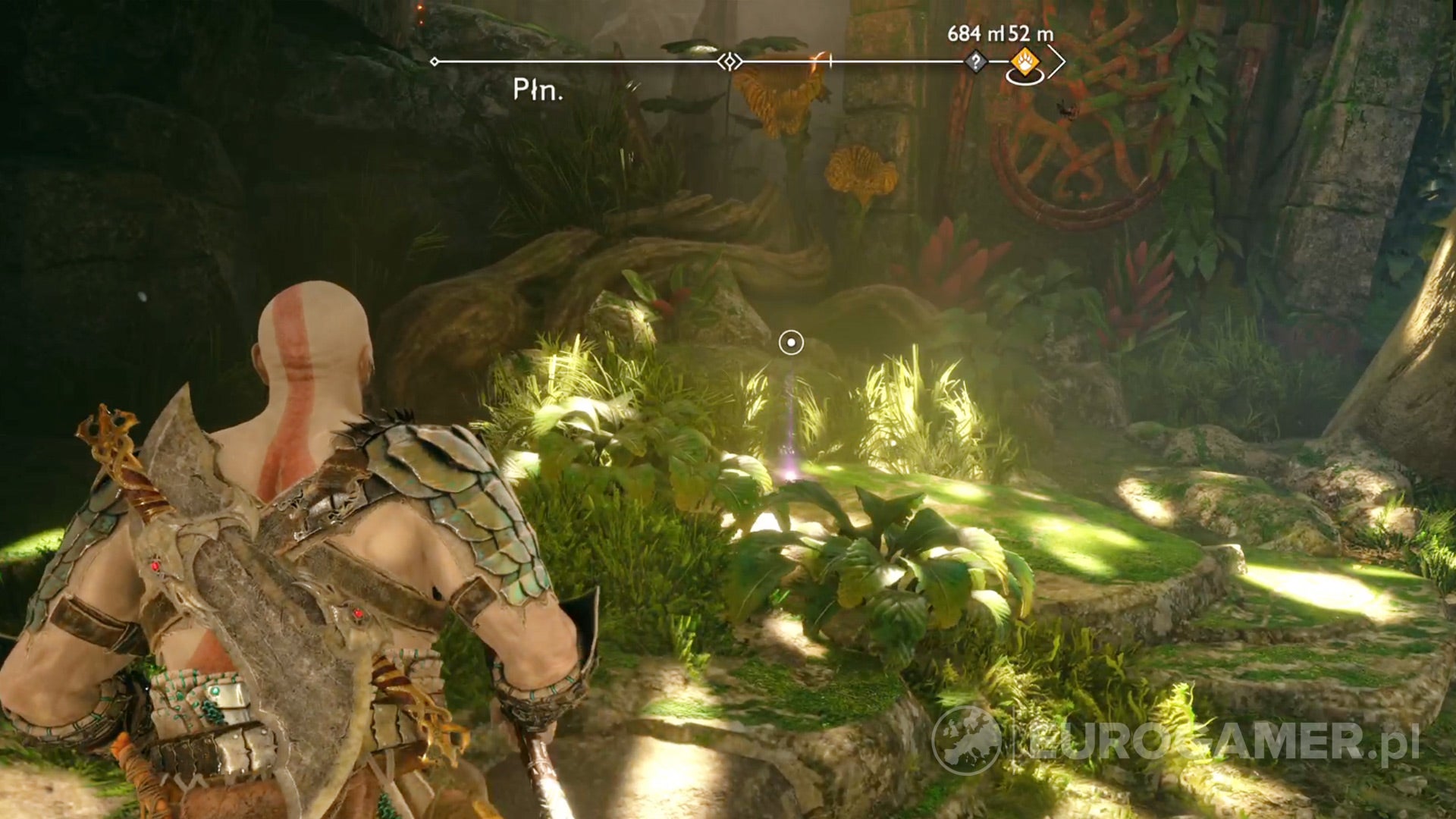Screen dimensions: 1456x819
Task: Click the aiming reticle dot at screen center
Action: point(792,343)
